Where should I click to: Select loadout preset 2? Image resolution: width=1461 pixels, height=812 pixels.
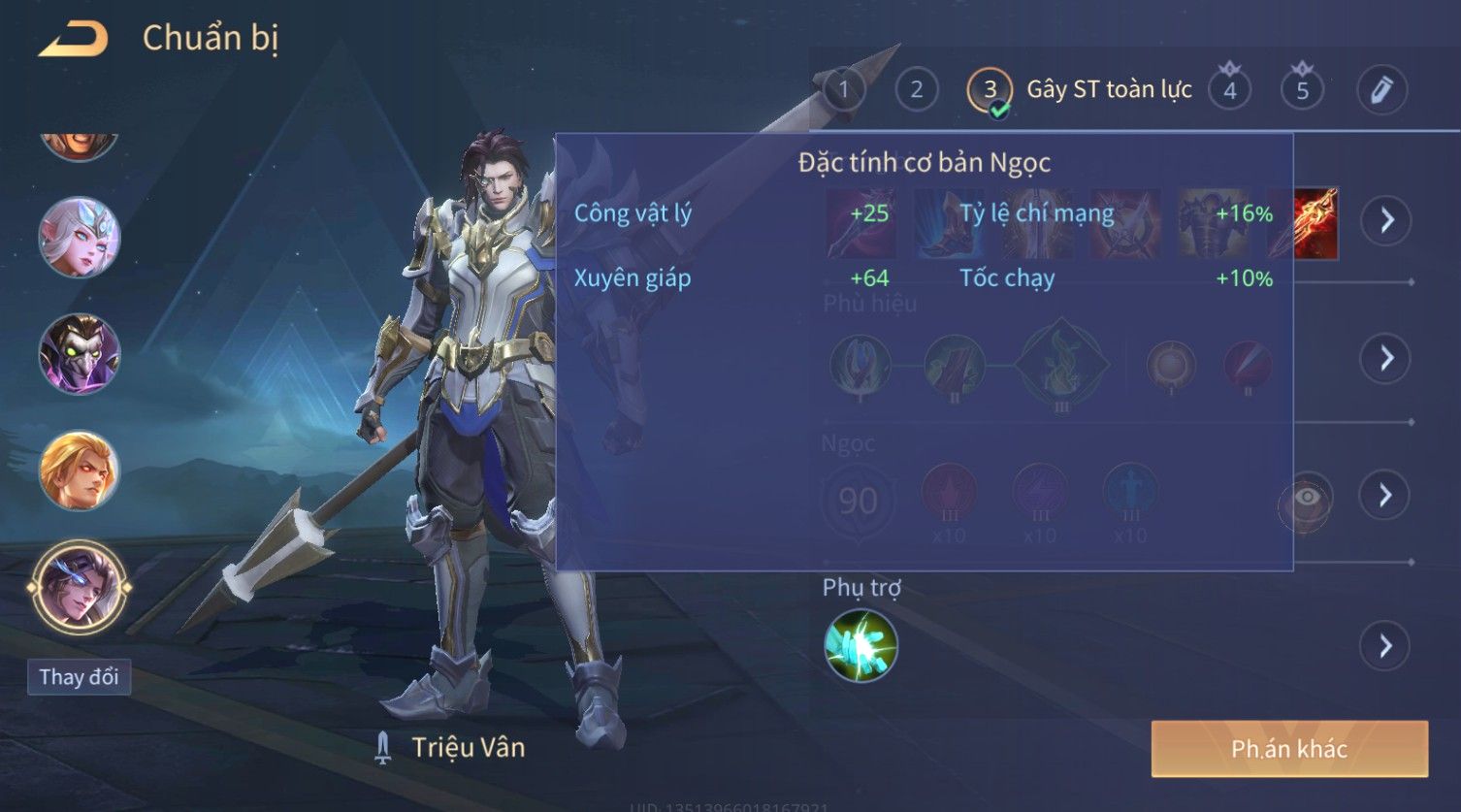(x=916, y=90)
